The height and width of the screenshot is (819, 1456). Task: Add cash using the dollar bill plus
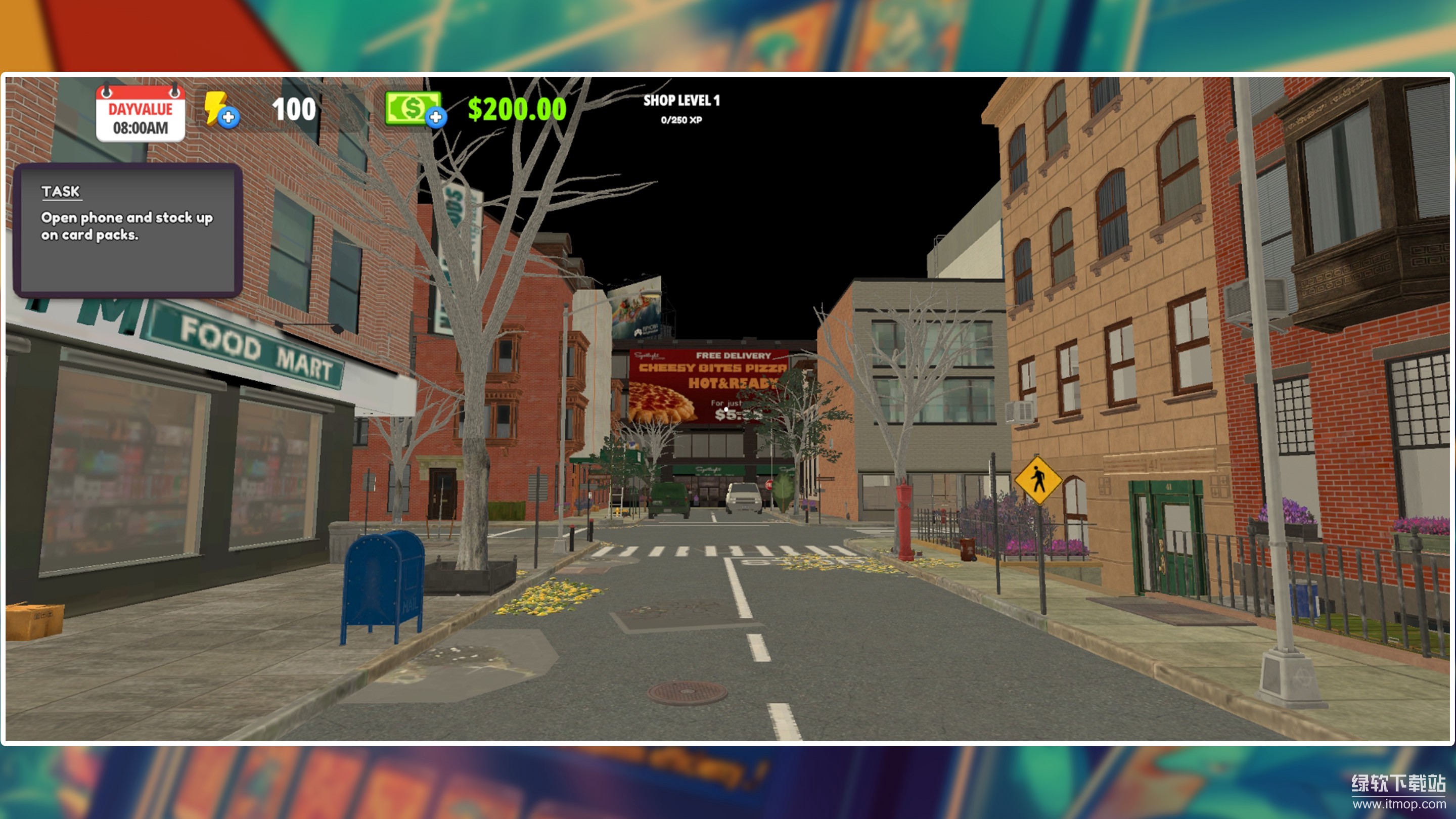click(435, 117)
